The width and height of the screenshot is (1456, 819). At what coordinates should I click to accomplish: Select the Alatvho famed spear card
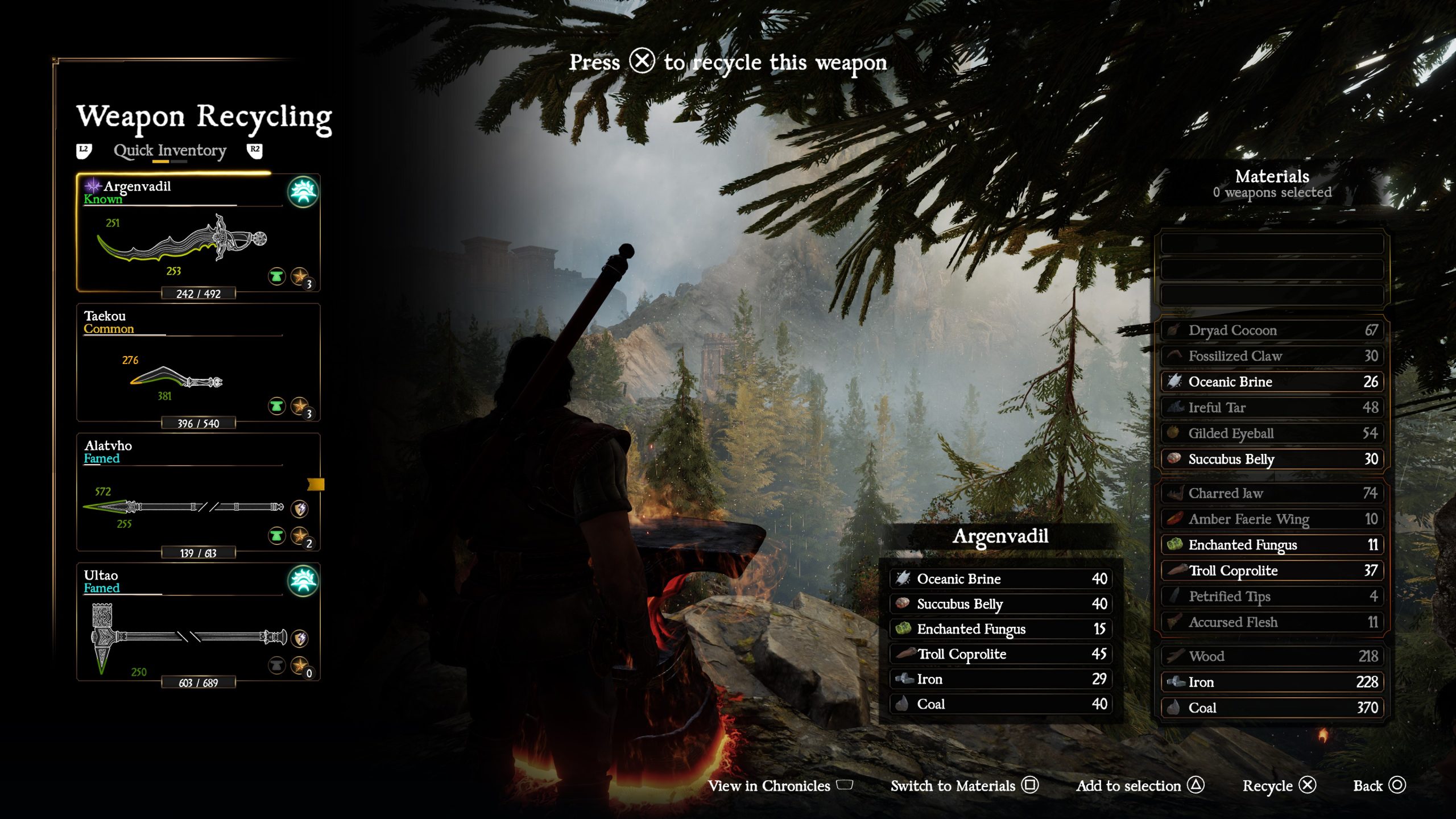[198, 493]
